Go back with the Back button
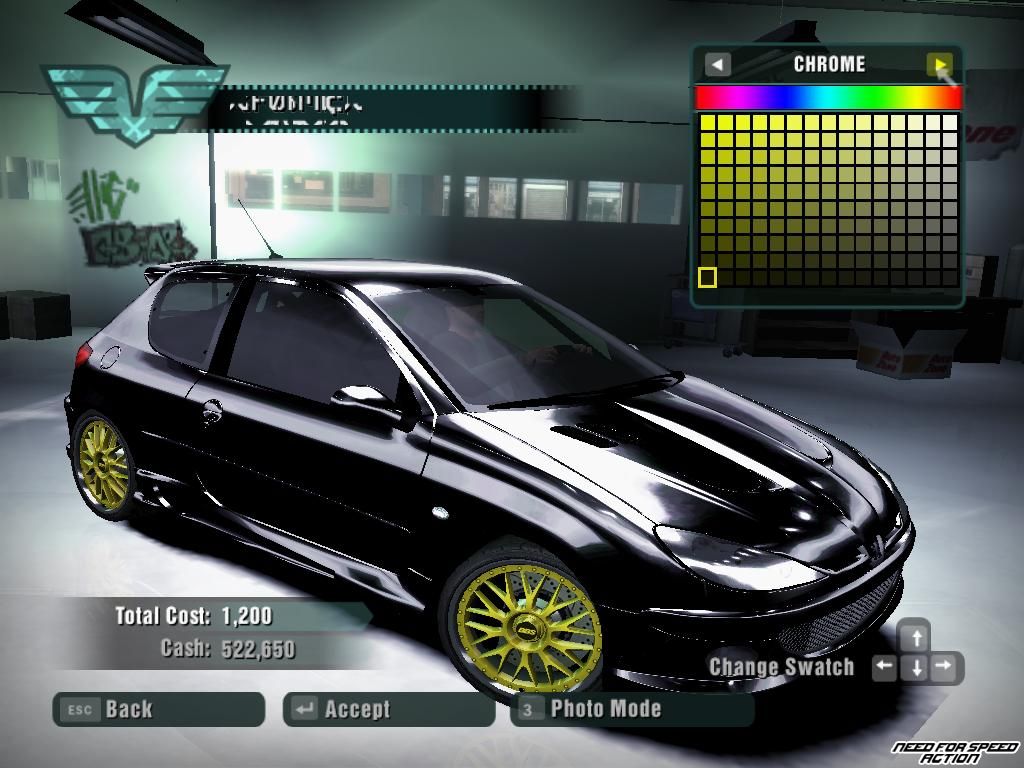This screenshot has width=1024, height=768. (x=158, y=709)
